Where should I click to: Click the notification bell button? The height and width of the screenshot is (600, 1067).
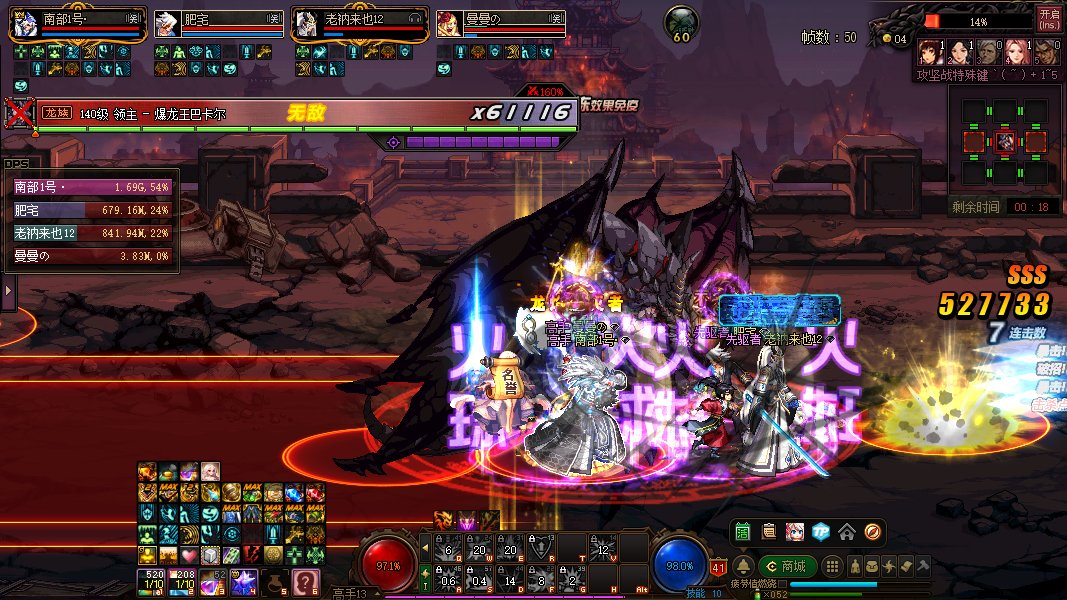point(743,566)
